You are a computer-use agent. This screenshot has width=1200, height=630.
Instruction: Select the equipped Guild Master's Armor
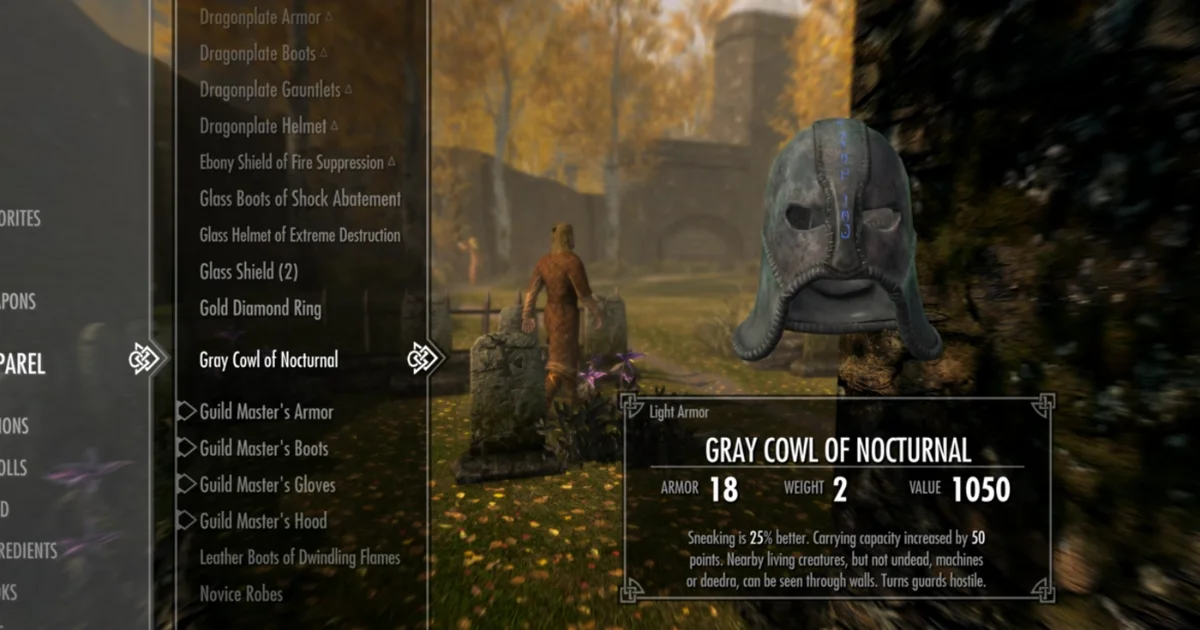pyautogui.click(x=266, y=412)
